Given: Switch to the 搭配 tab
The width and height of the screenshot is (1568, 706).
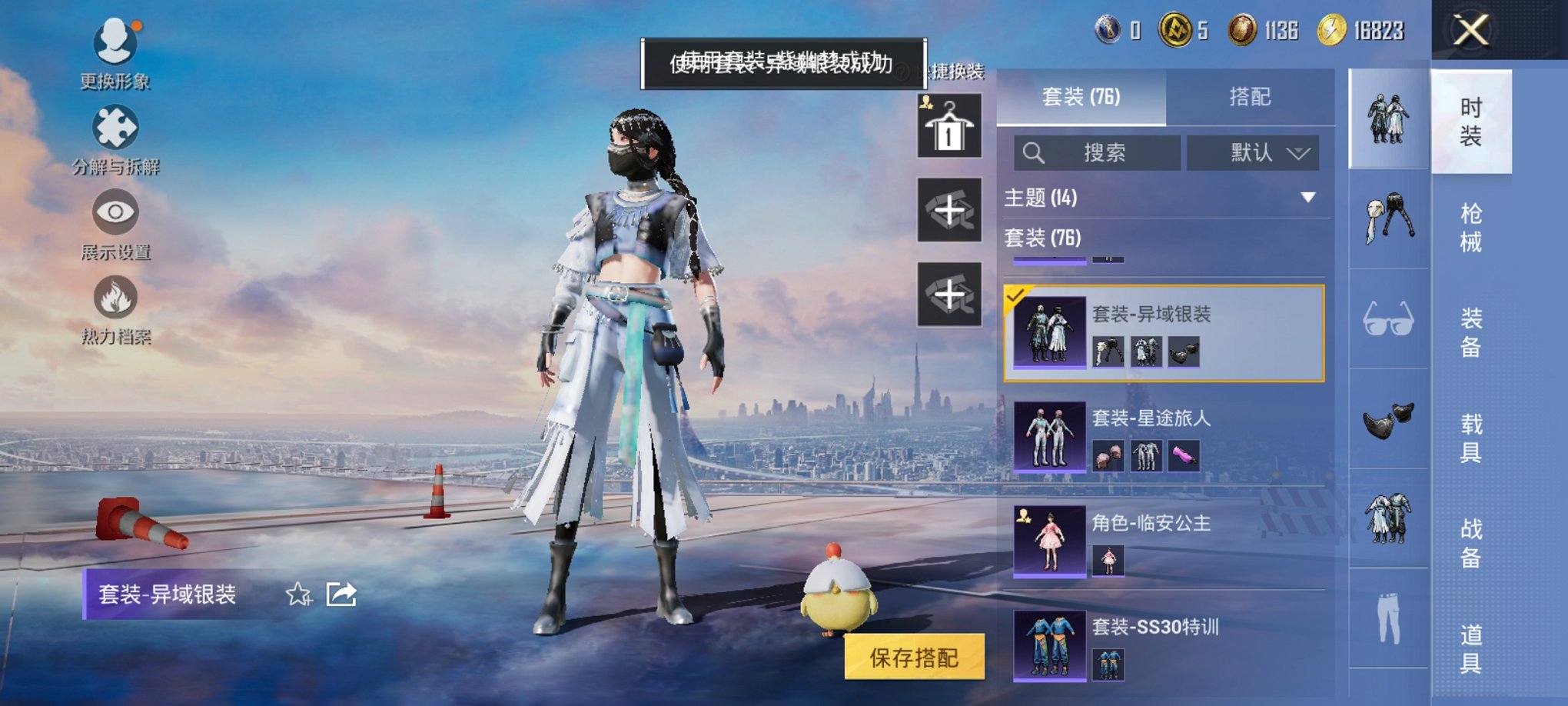Looking at the screenshot, I should point(1250,97).
